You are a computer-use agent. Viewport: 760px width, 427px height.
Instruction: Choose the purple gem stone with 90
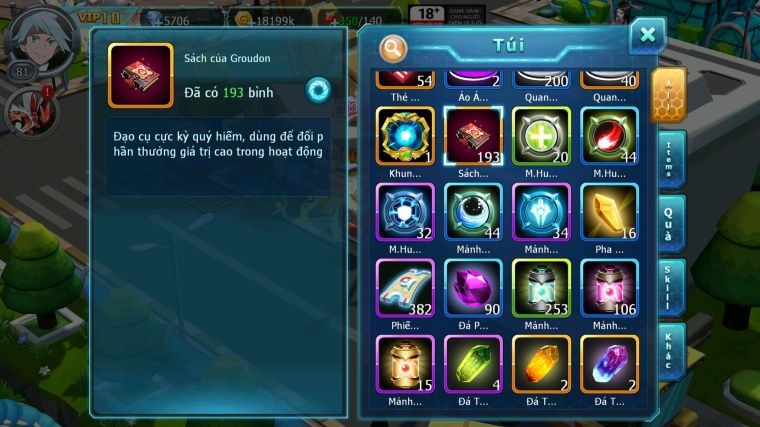pyautogui.click(x=473, y=288)
